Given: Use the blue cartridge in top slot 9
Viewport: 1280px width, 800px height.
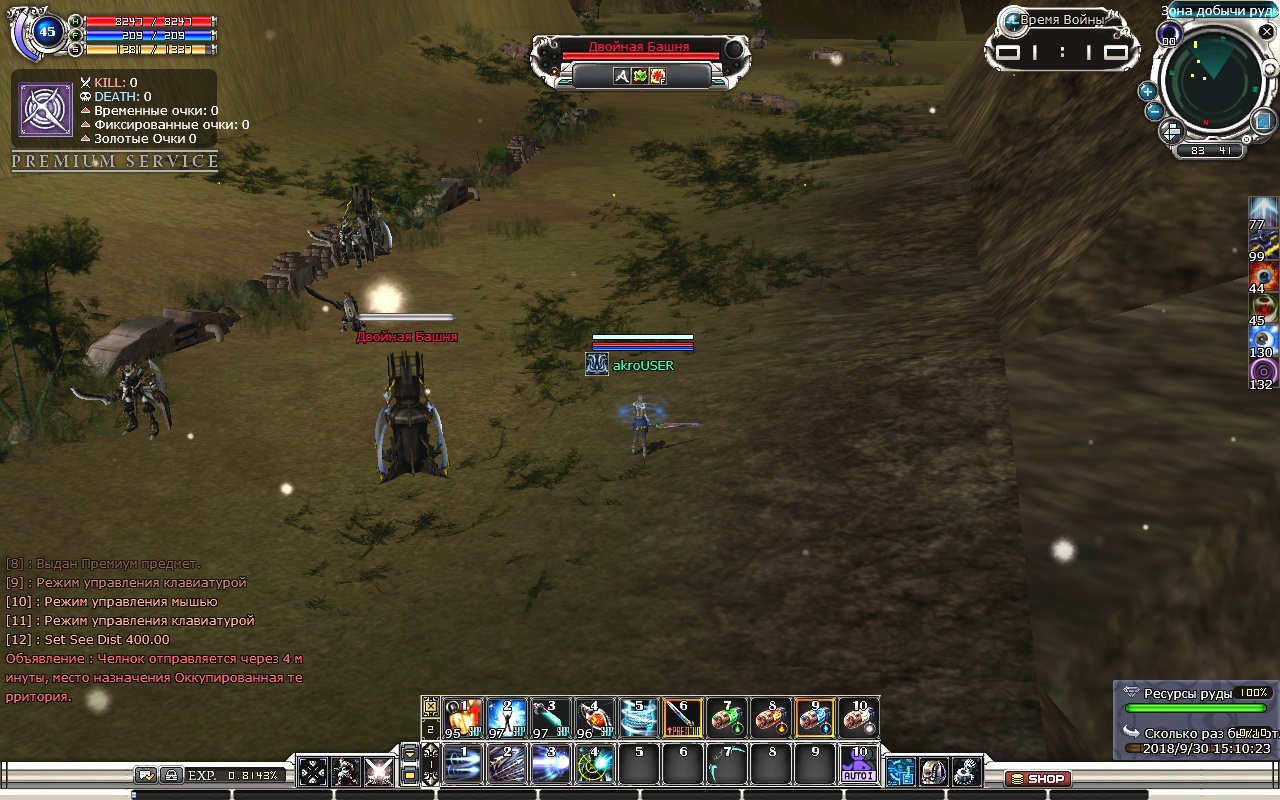Looking at the screenshot, I should tap(815, 717).
